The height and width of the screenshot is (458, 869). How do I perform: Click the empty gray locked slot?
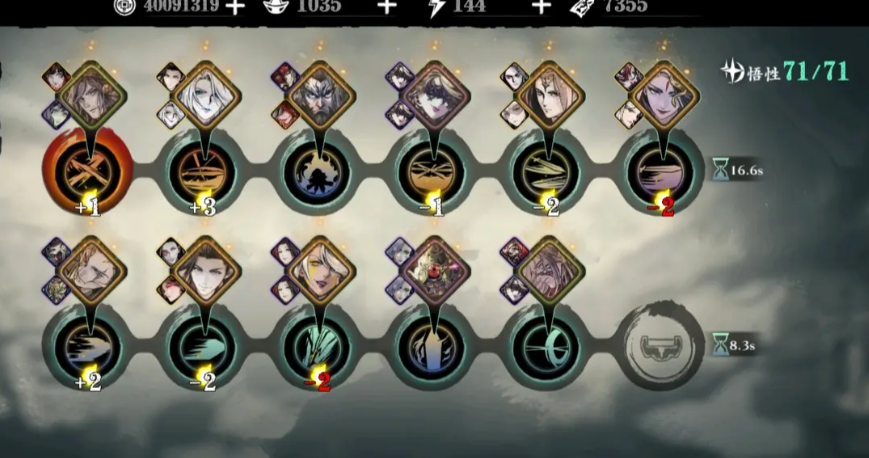661,345
